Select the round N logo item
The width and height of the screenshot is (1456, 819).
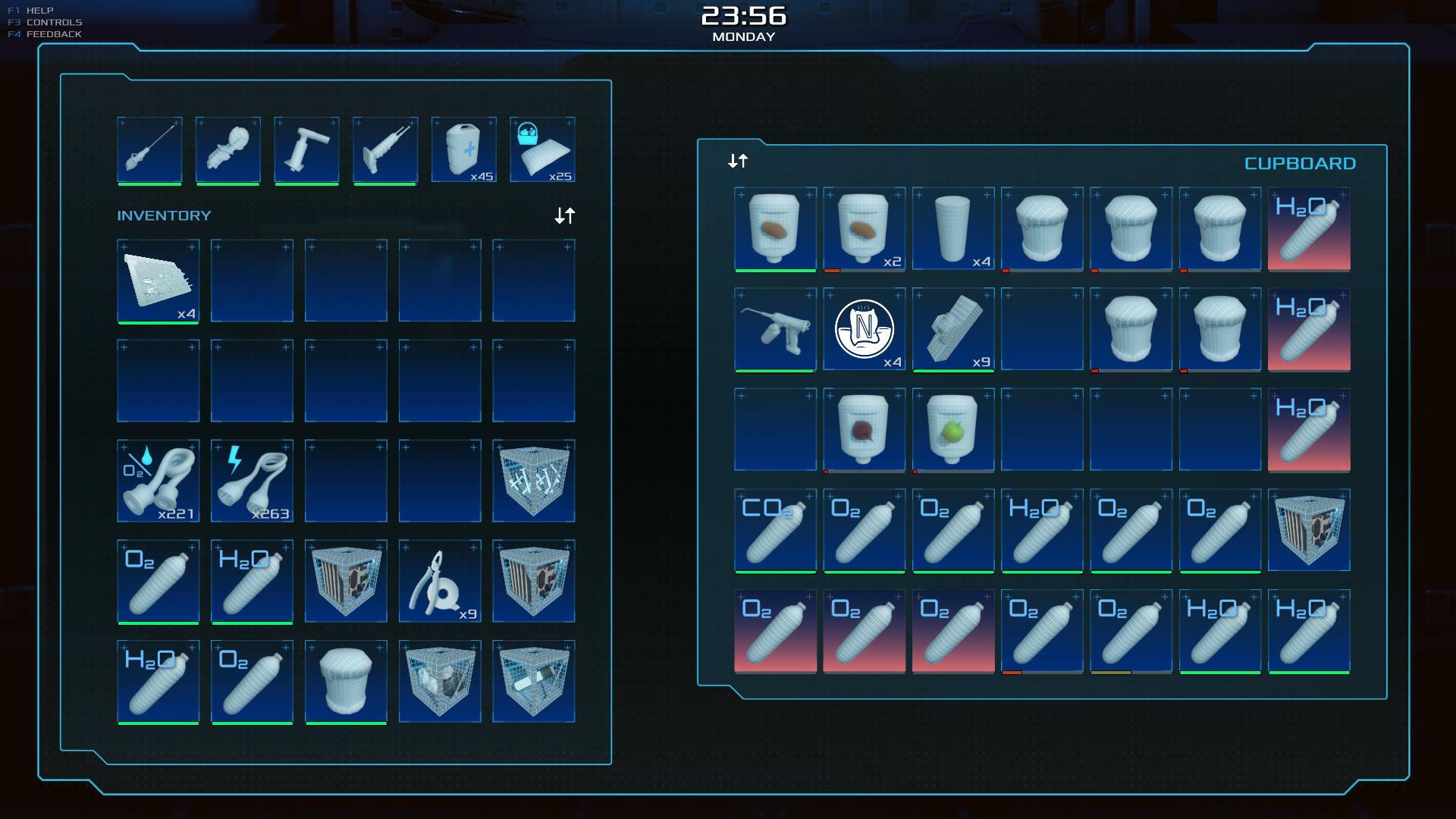coord(864,329)
